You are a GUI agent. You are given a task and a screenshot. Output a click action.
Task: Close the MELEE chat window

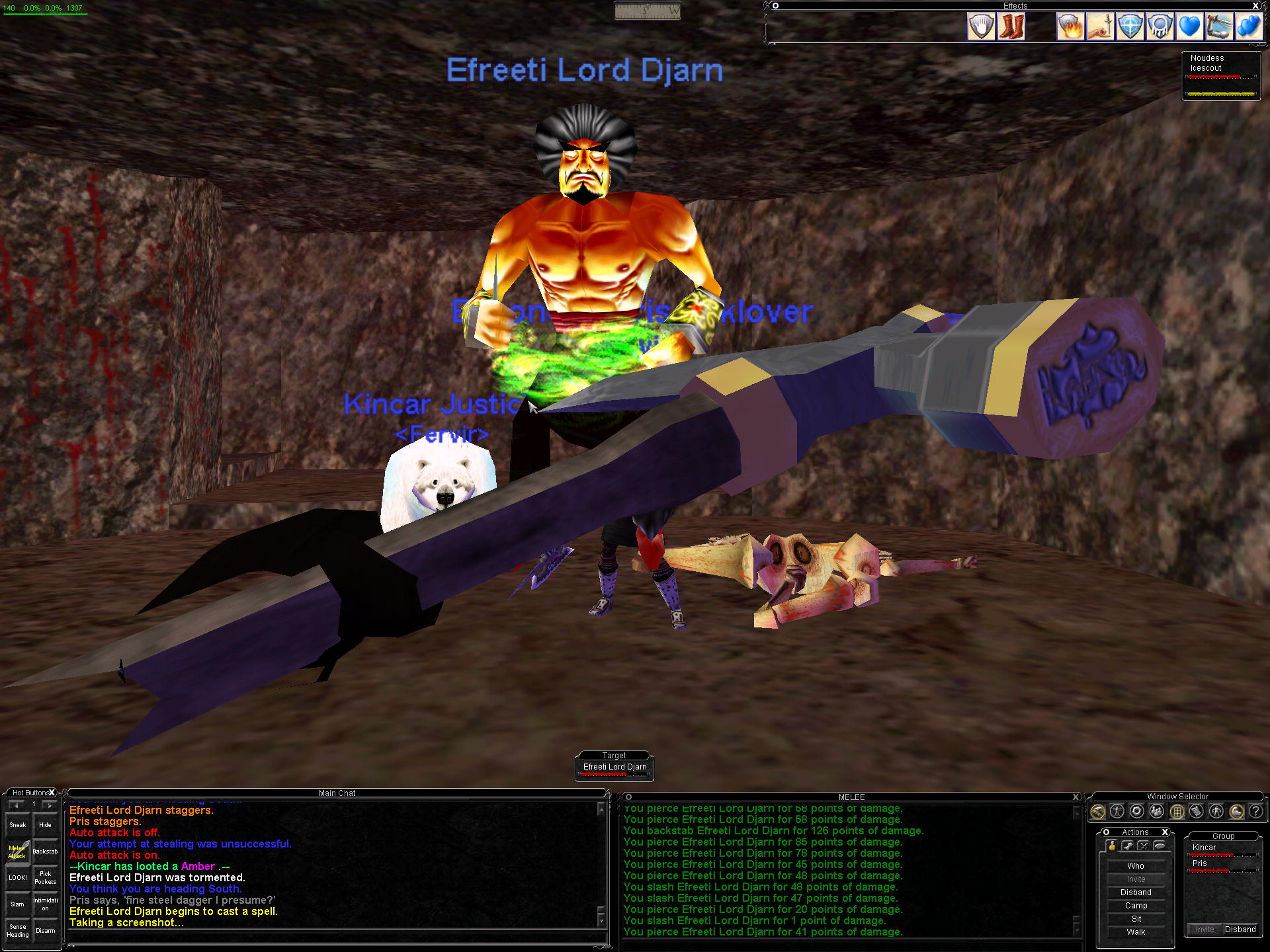click(x=1076, y=797)
